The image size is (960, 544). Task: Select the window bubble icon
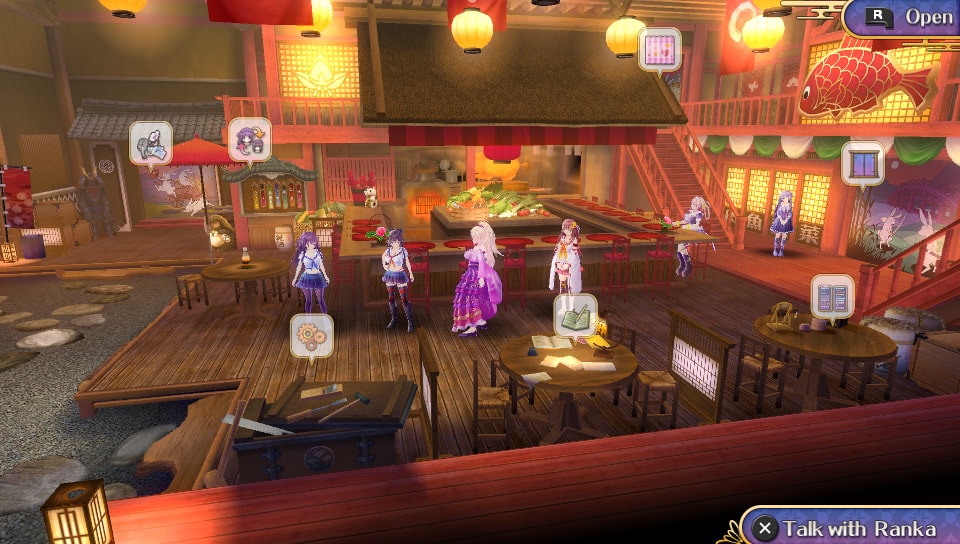(x=862, y=162)
